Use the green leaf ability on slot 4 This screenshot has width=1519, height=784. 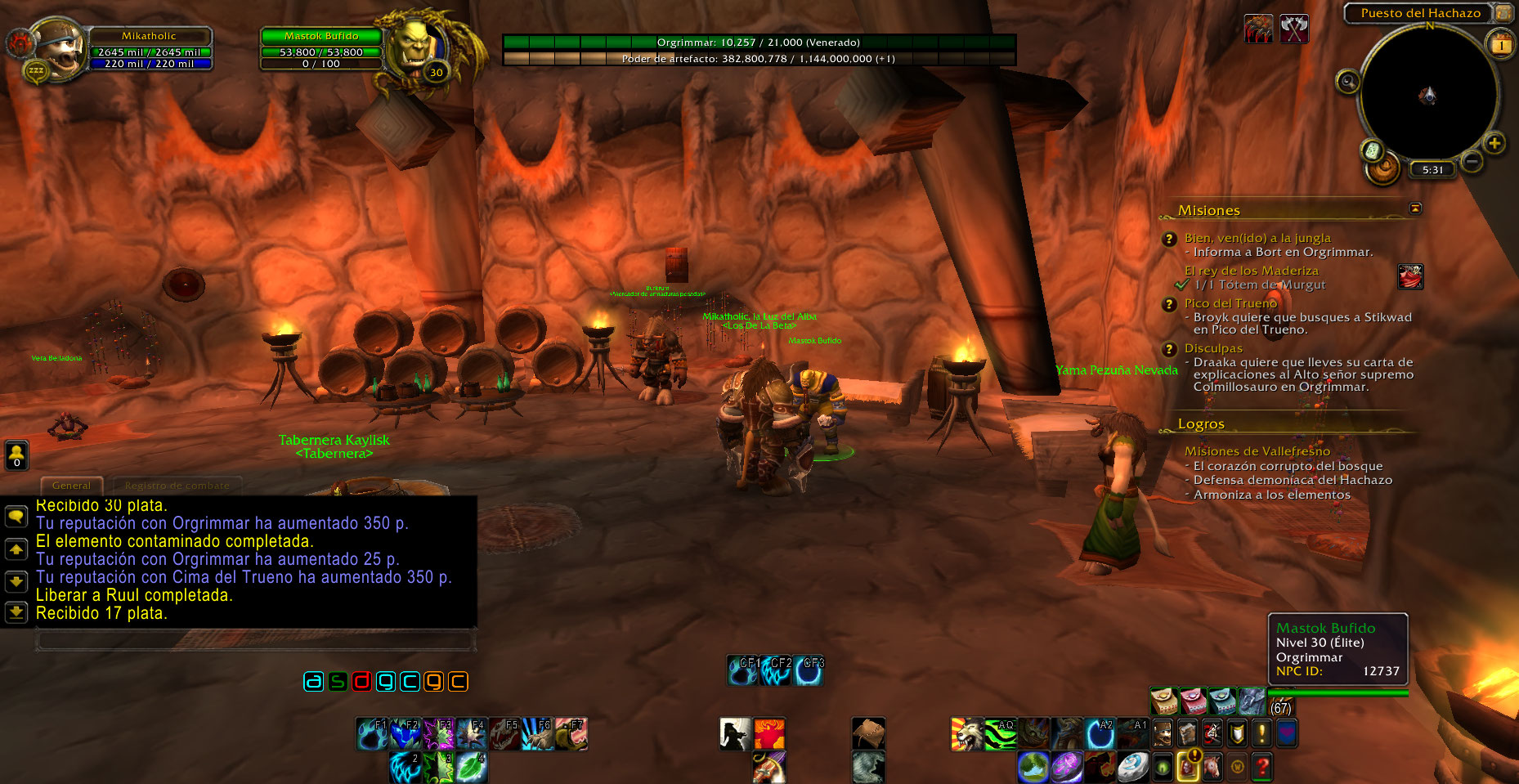point(472,768)
